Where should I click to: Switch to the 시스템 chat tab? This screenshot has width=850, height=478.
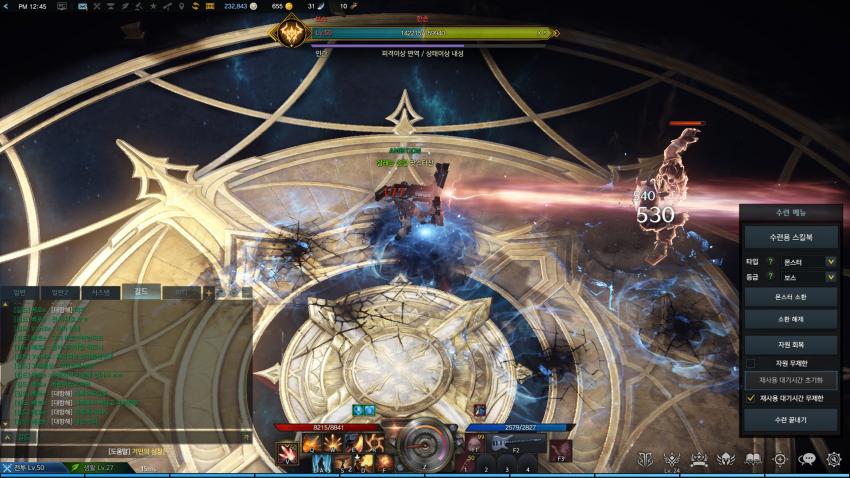[x=101, y=292]
